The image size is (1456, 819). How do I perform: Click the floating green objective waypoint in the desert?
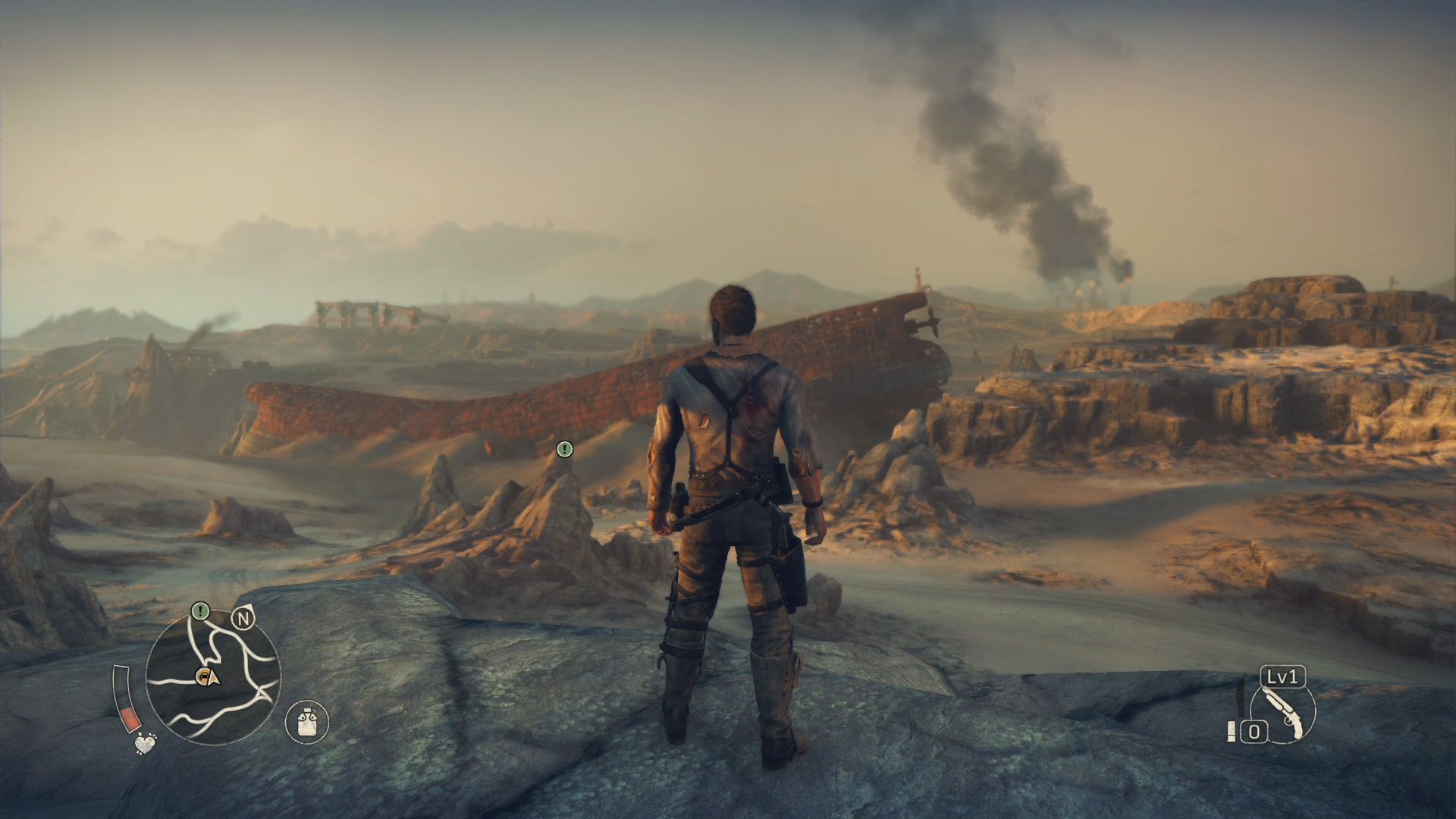pos(564,449)
